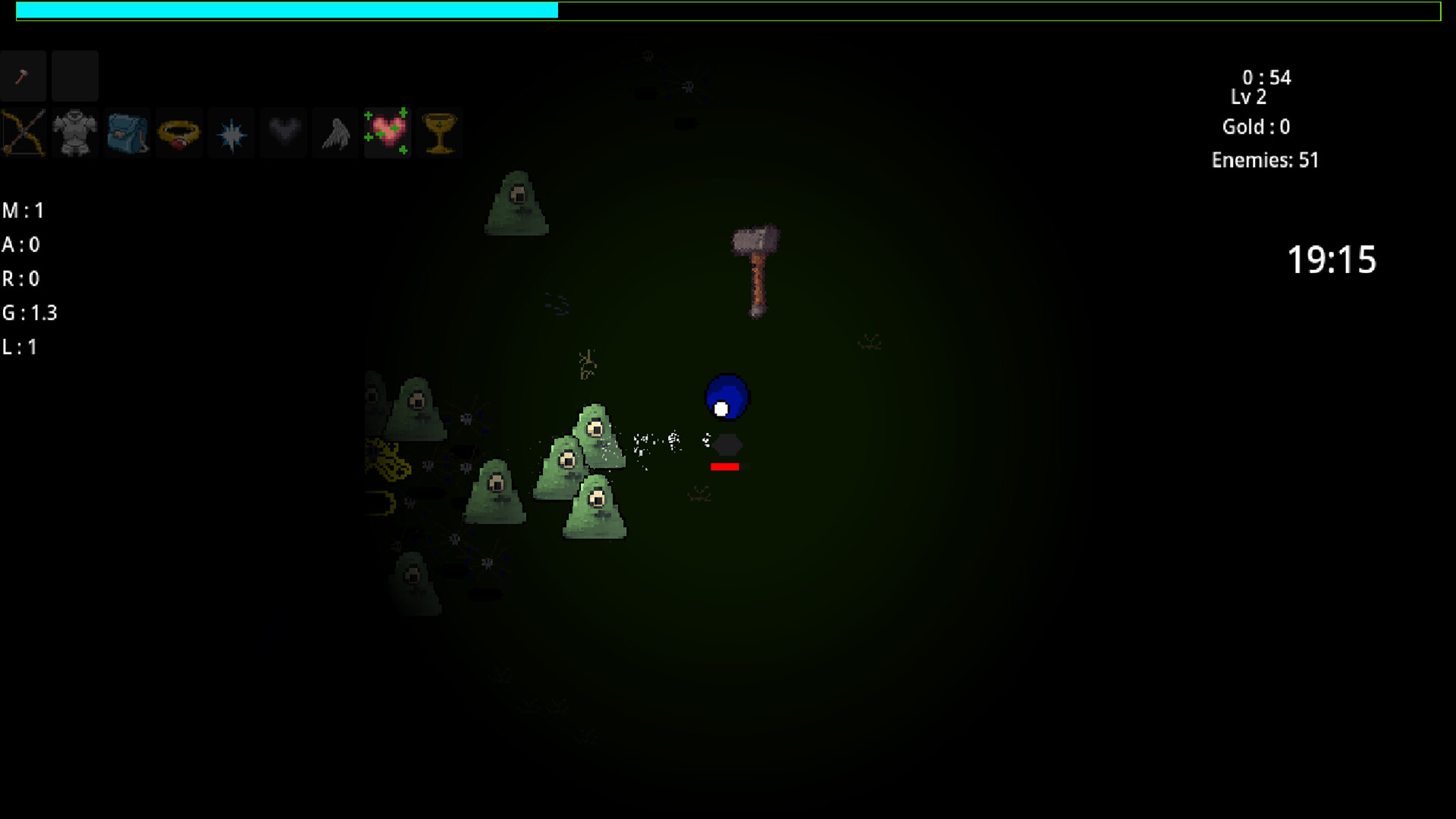Select the equipped axe weapon slot

coord(24,76)
